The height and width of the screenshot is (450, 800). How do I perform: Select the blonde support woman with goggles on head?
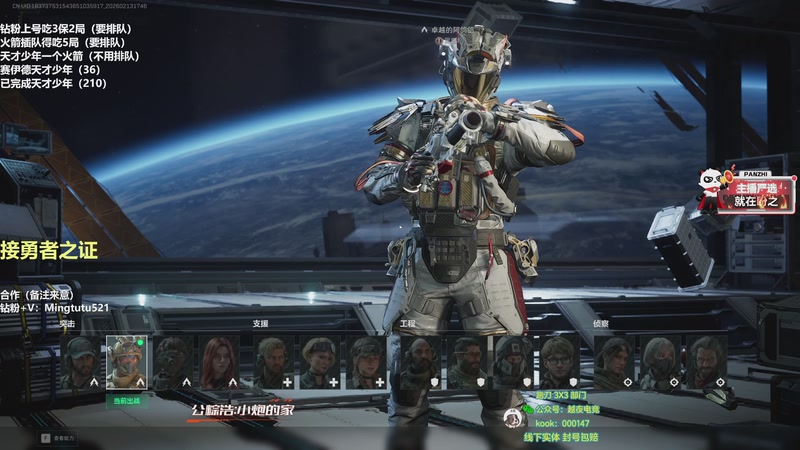click(x=319, y=361)
